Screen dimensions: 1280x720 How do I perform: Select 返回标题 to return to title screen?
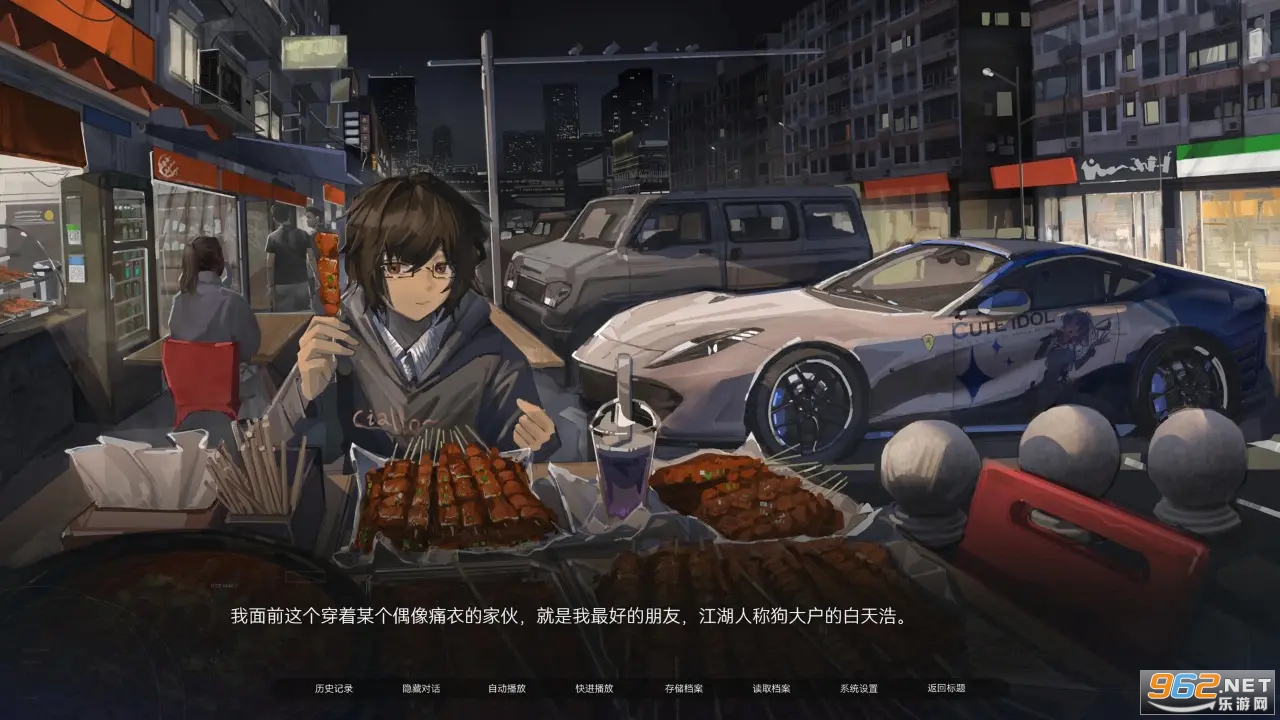coord(948,688)
